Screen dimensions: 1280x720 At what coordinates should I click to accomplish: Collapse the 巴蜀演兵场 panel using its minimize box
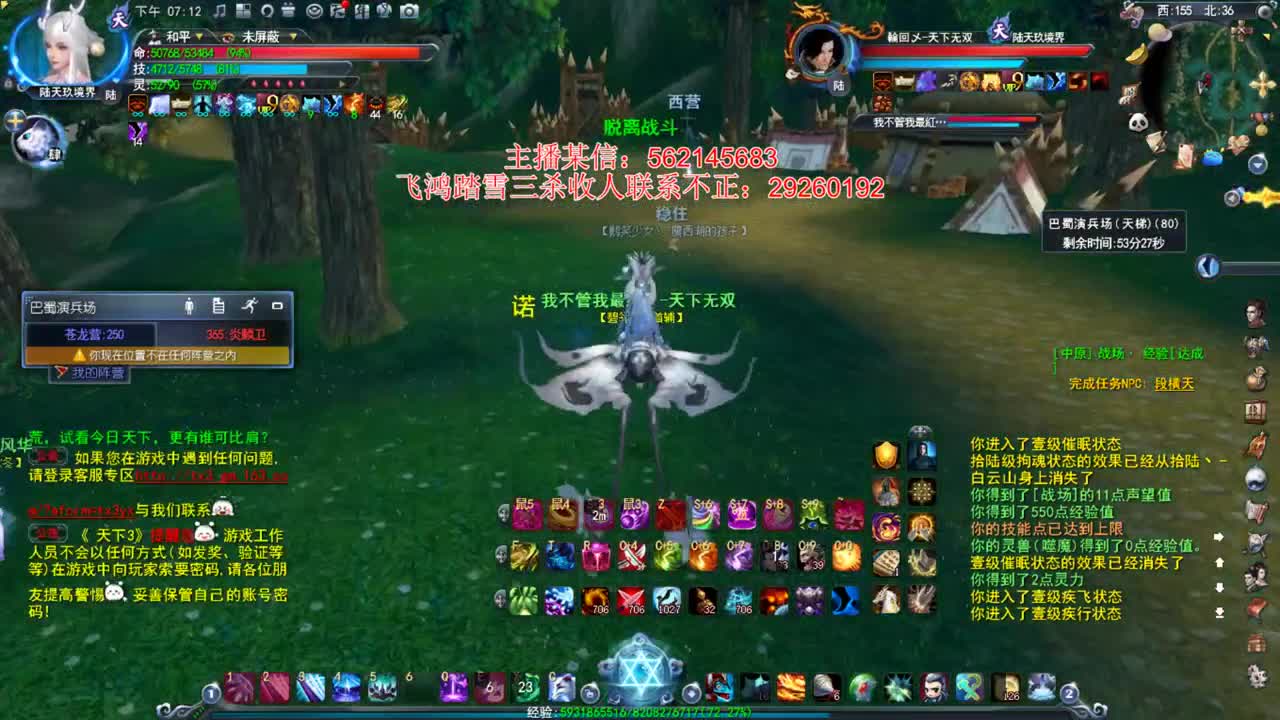click(x=278, y=305)
